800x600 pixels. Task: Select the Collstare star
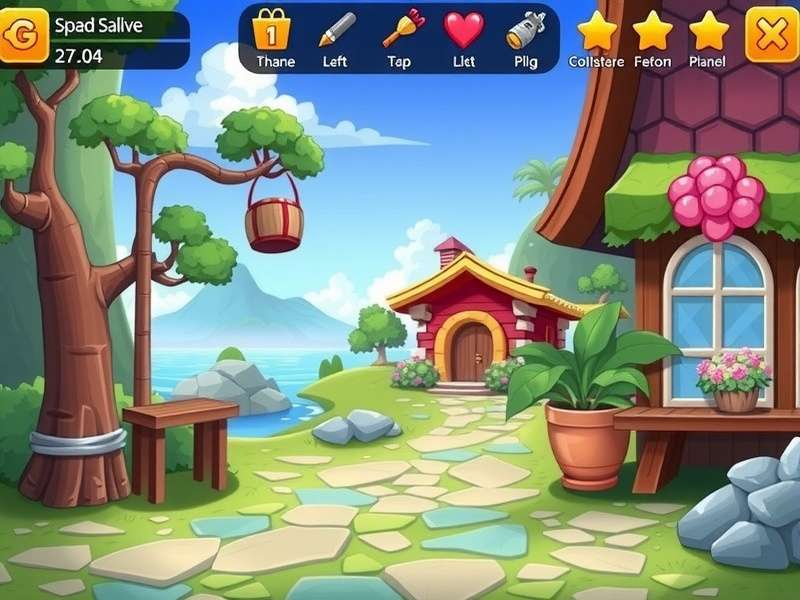[597, 32]
